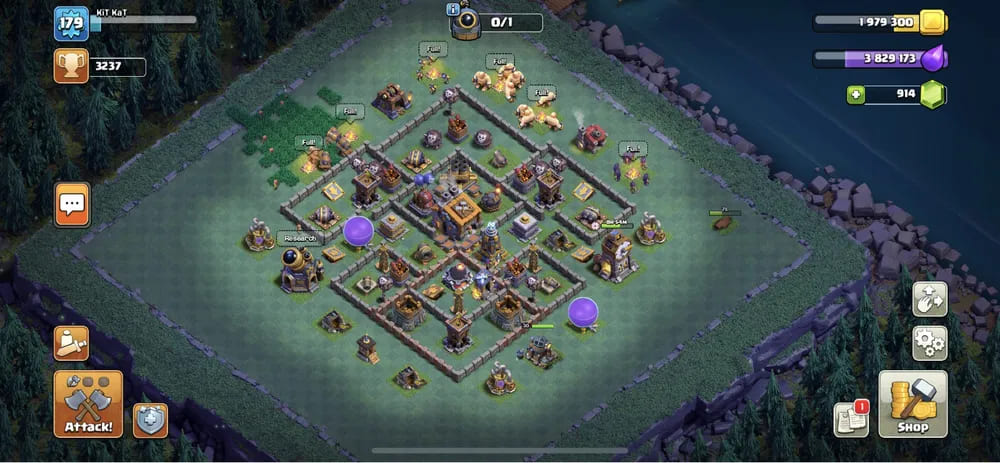Open the Shop
This screenshot has height=463, width=1000.
coord(912,404)
